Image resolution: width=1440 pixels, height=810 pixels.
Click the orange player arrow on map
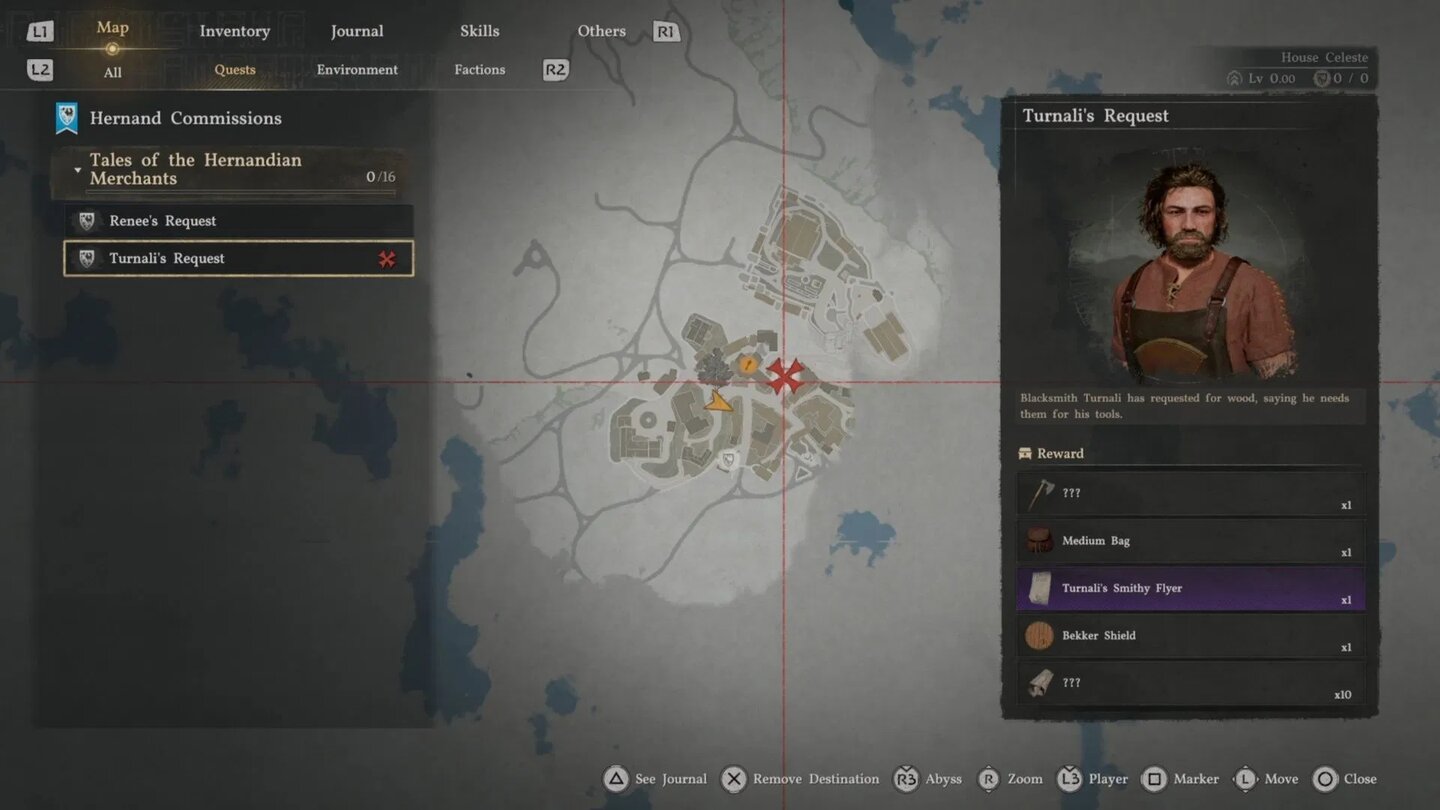(x=717, y=403)
